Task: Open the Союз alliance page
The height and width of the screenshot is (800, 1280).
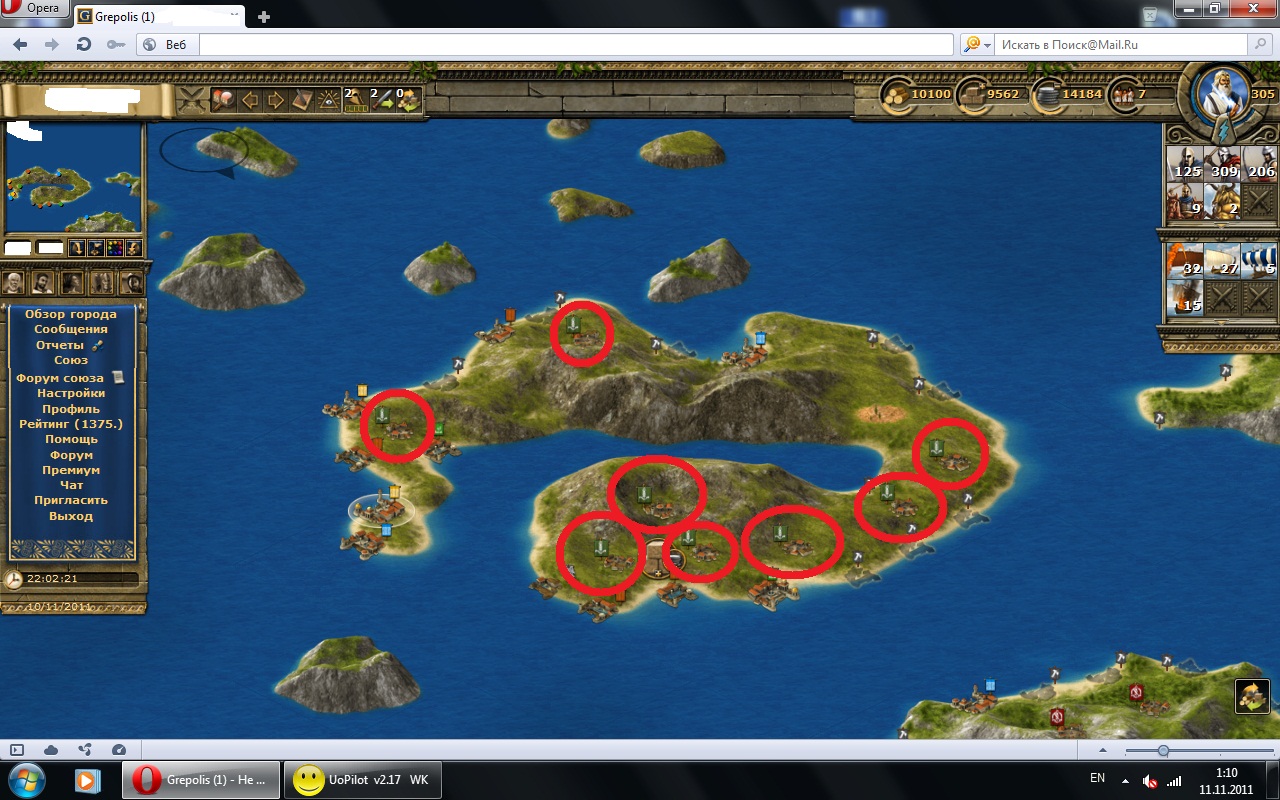Action: [70, 360]
